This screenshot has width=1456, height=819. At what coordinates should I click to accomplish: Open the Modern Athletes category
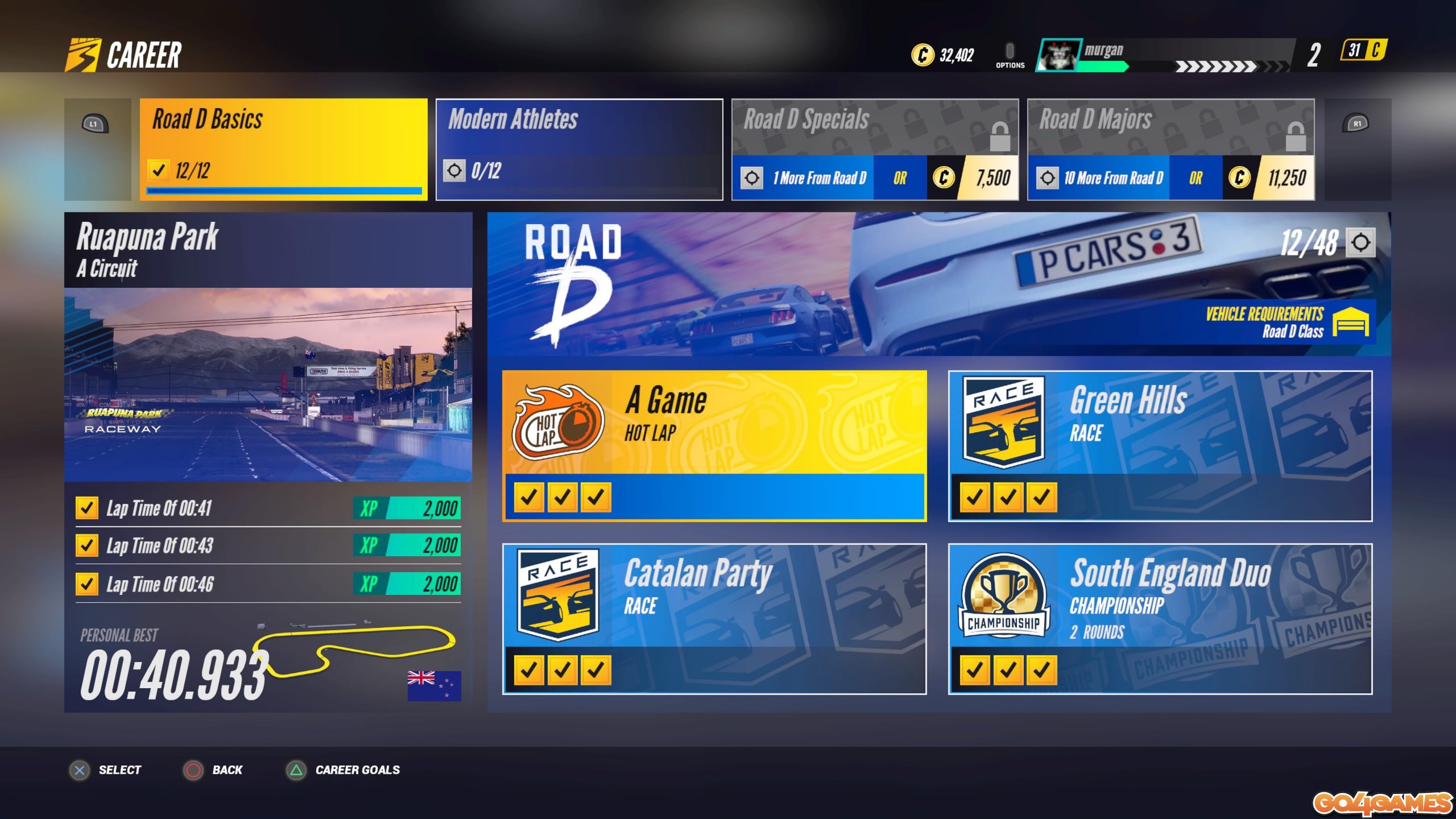(x=579, y=149)
